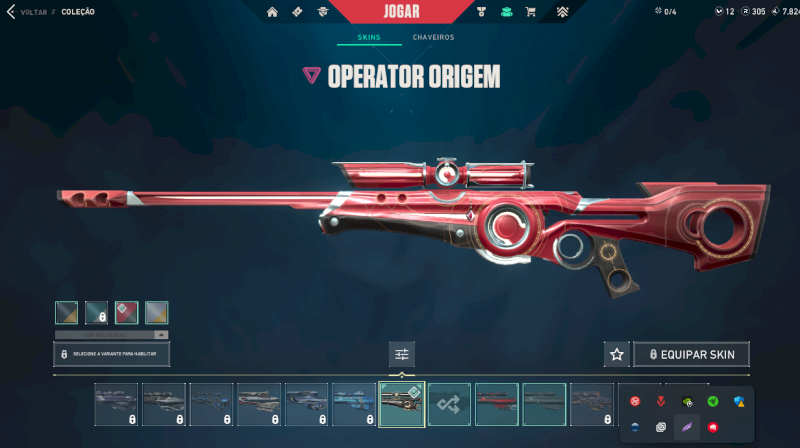The width and height of the screenshot is (800, 448).
Task: Choose the locked teal color variant
Action: pos(96,312)
